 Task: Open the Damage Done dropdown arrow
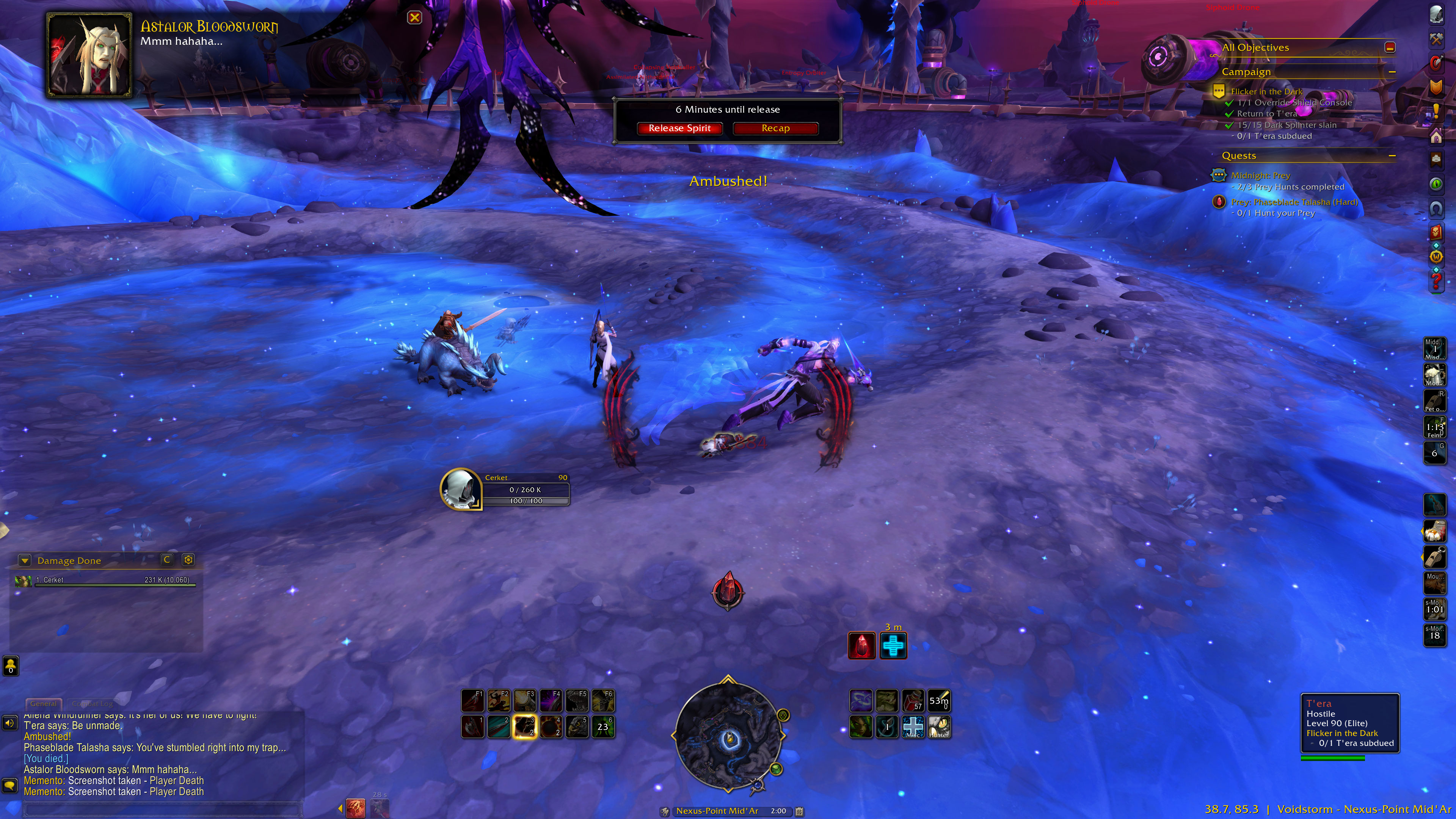click(x=24, y=560)
